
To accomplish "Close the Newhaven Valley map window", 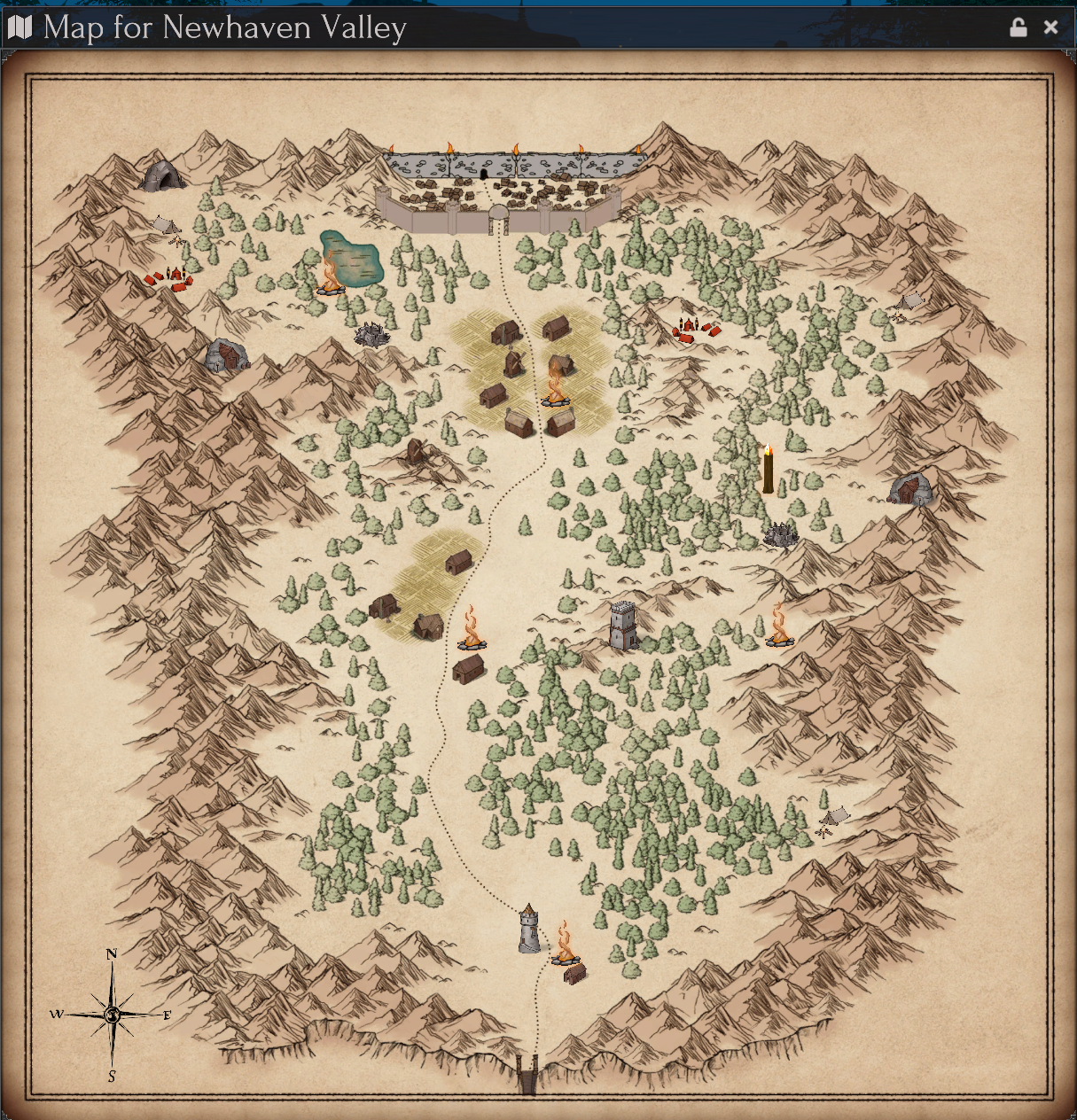I will (1051, 27).
